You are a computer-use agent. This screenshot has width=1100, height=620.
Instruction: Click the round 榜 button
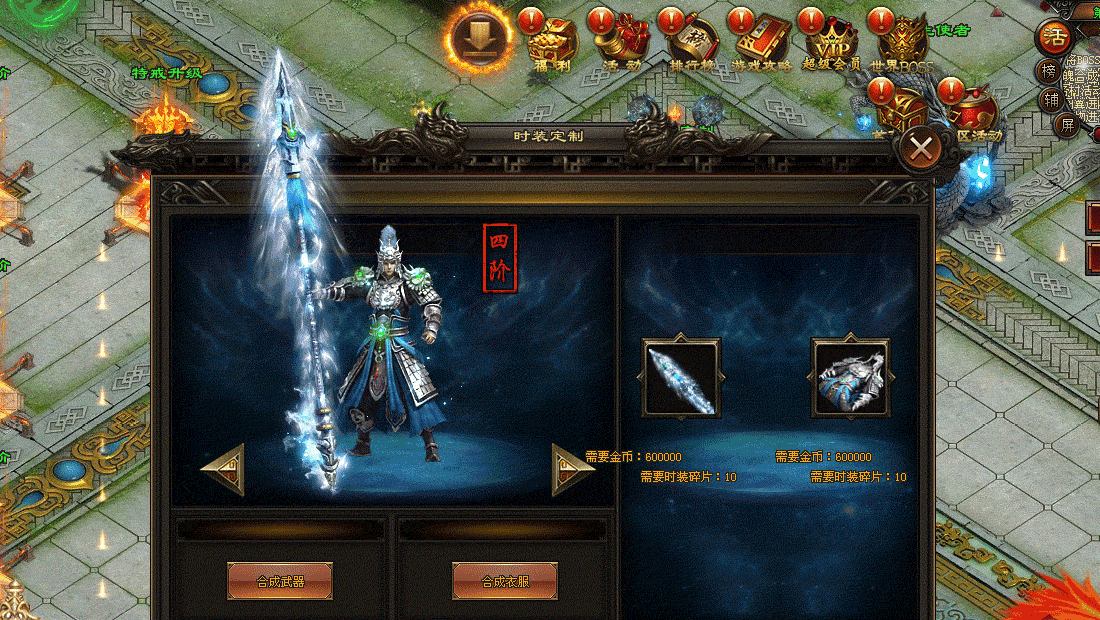pyautogui.click(x=1049, y=71)
